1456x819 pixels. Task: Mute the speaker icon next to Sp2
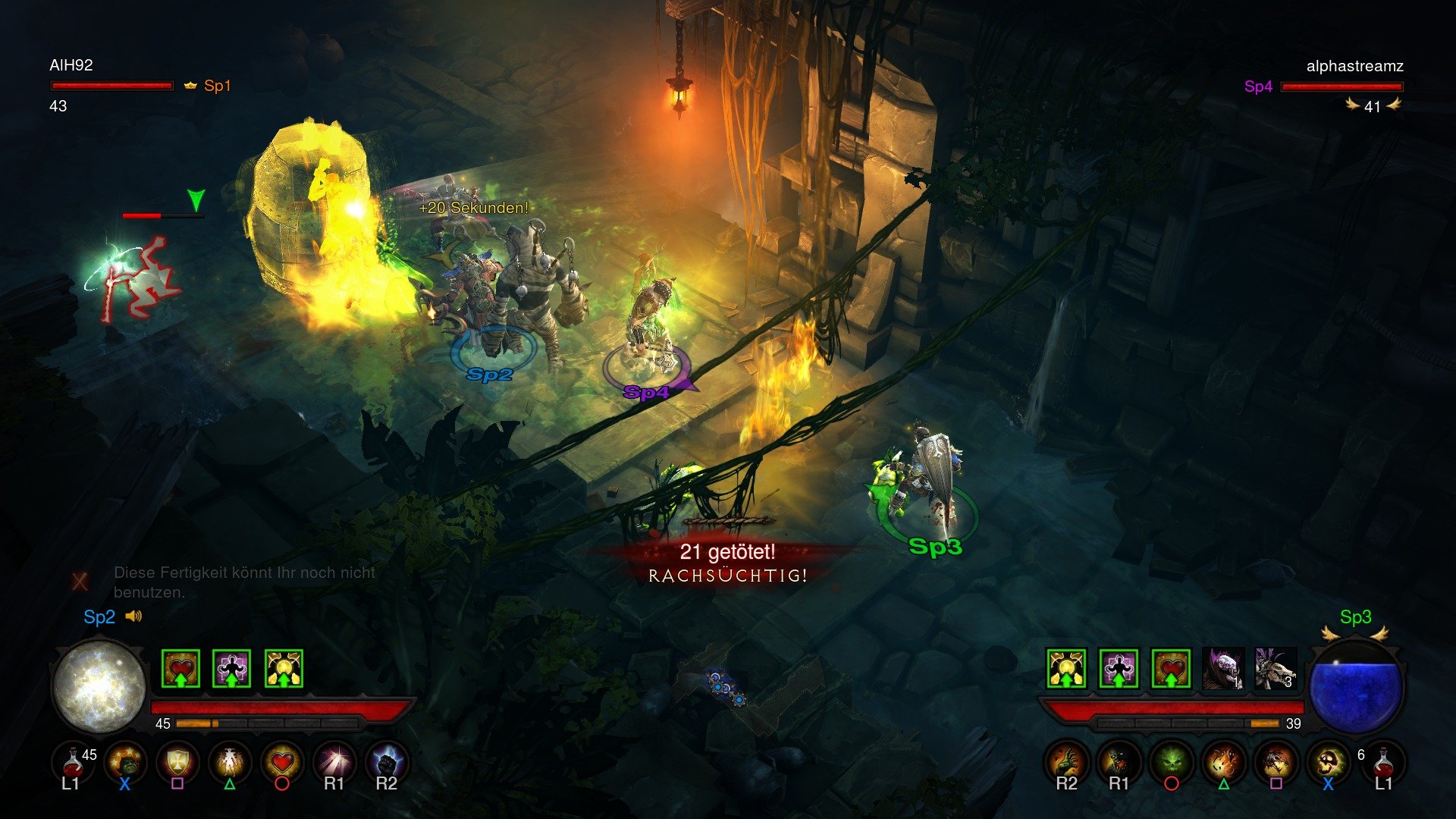135,617
